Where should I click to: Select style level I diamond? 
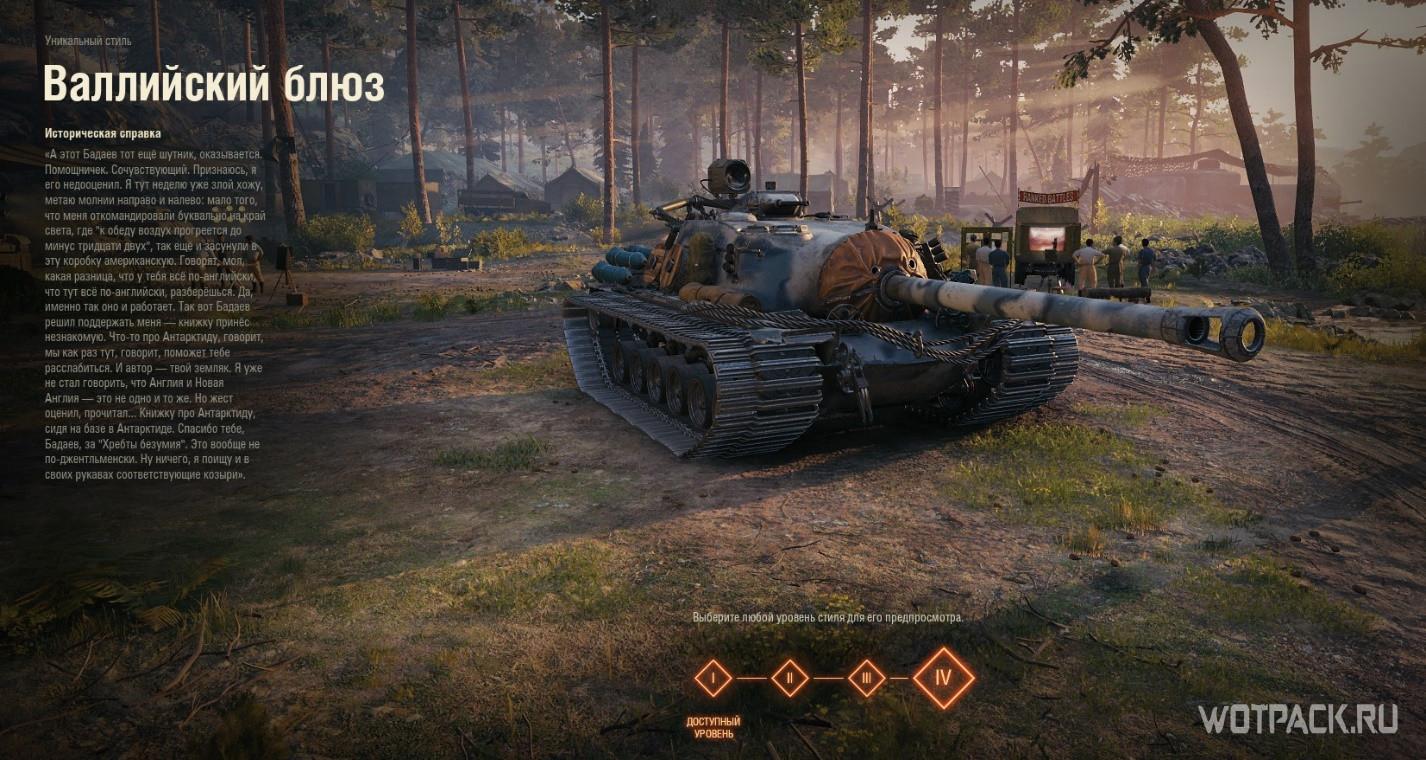713,678
